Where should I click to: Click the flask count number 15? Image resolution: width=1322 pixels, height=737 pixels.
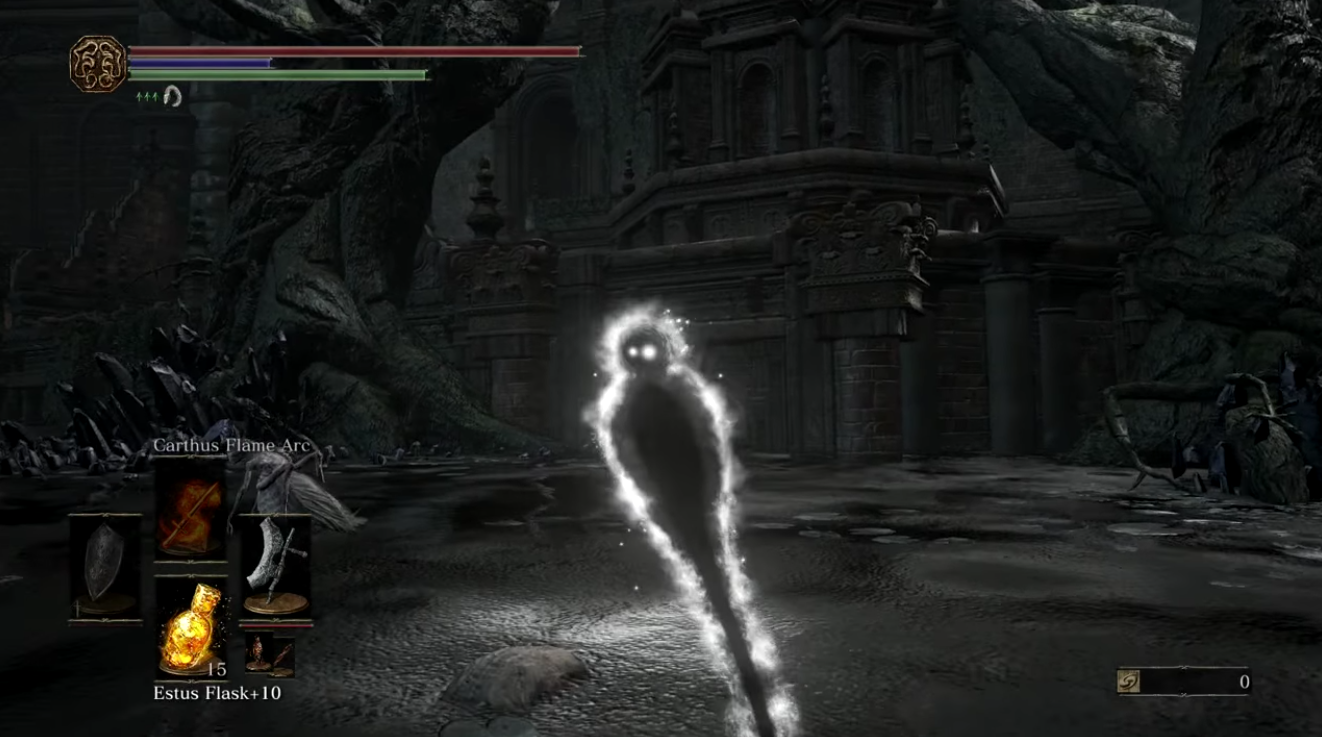[x=218, y=670]
